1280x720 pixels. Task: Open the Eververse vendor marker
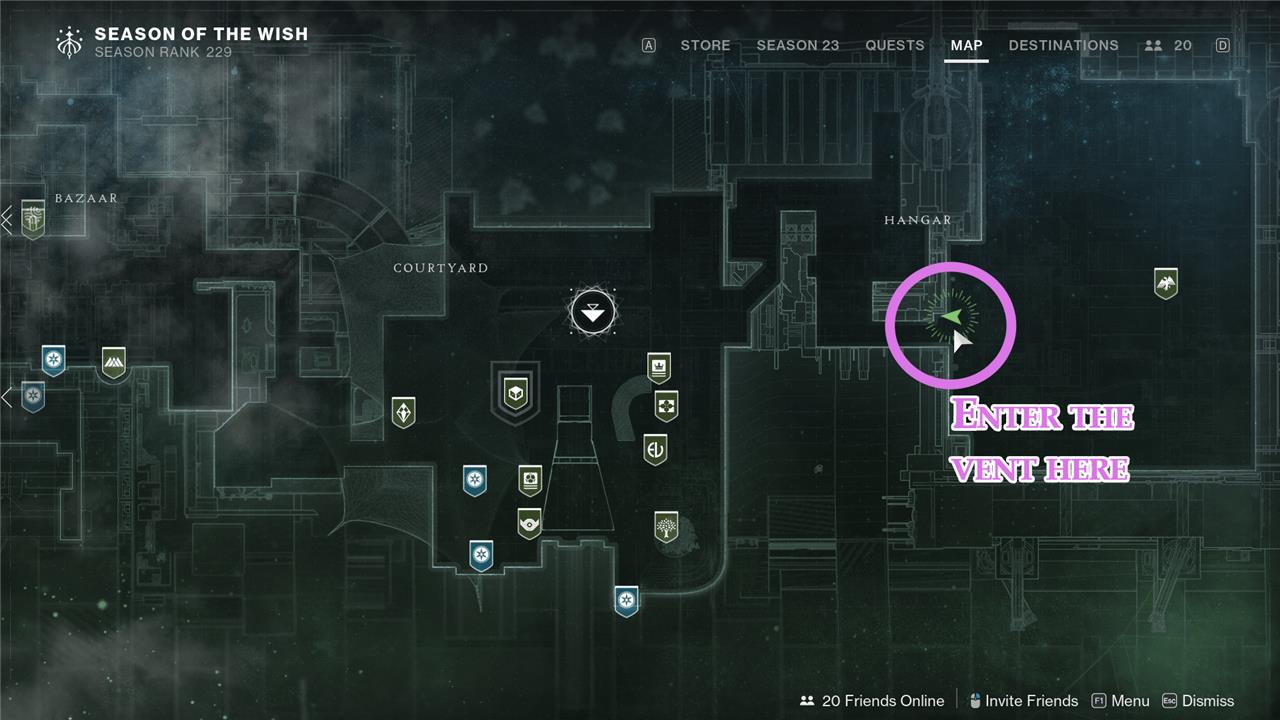(655, 448)
